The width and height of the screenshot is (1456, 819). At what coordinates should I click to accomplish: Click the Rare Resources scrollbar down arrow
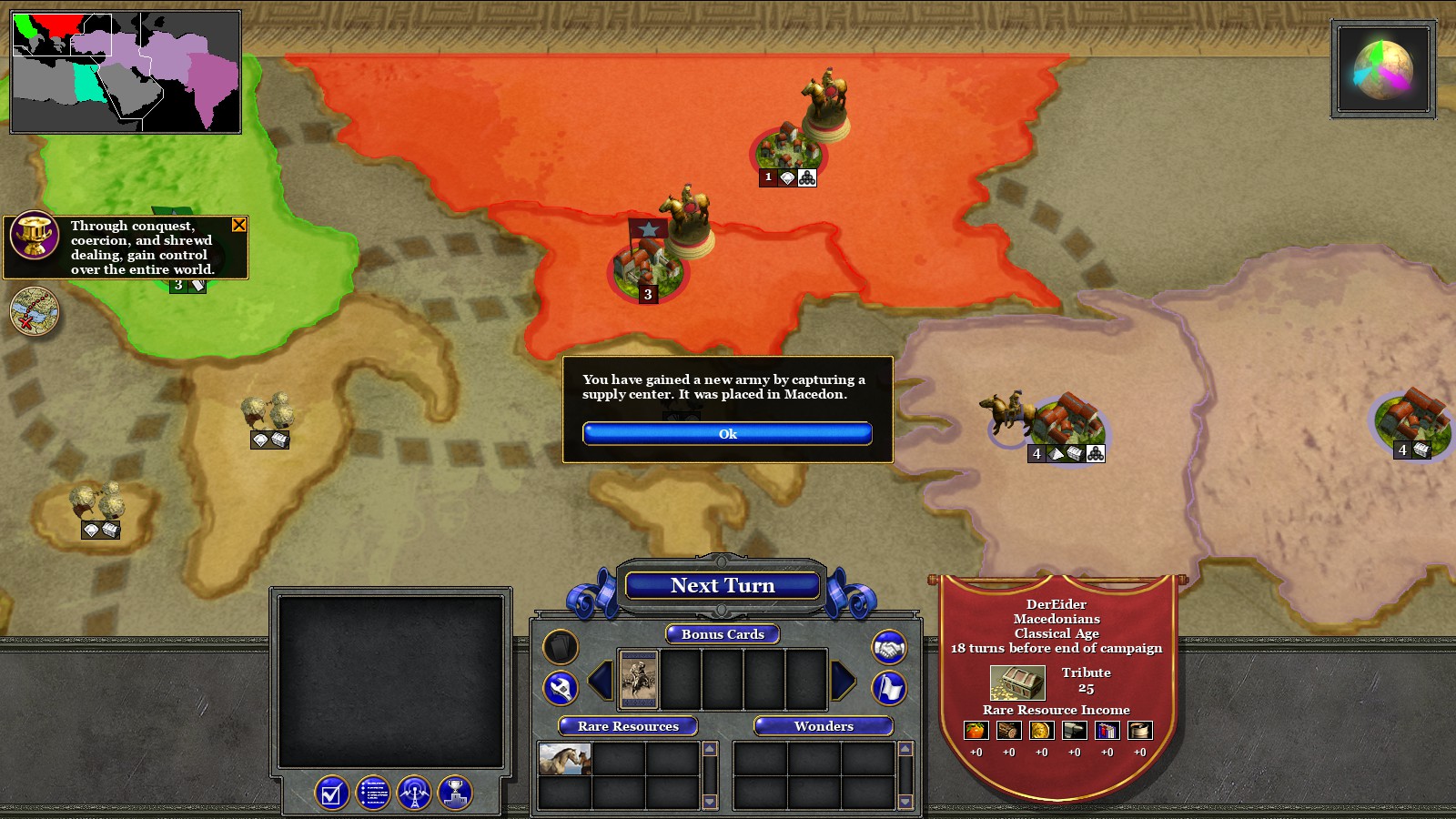pyautogui.click(x=709, y=802)
